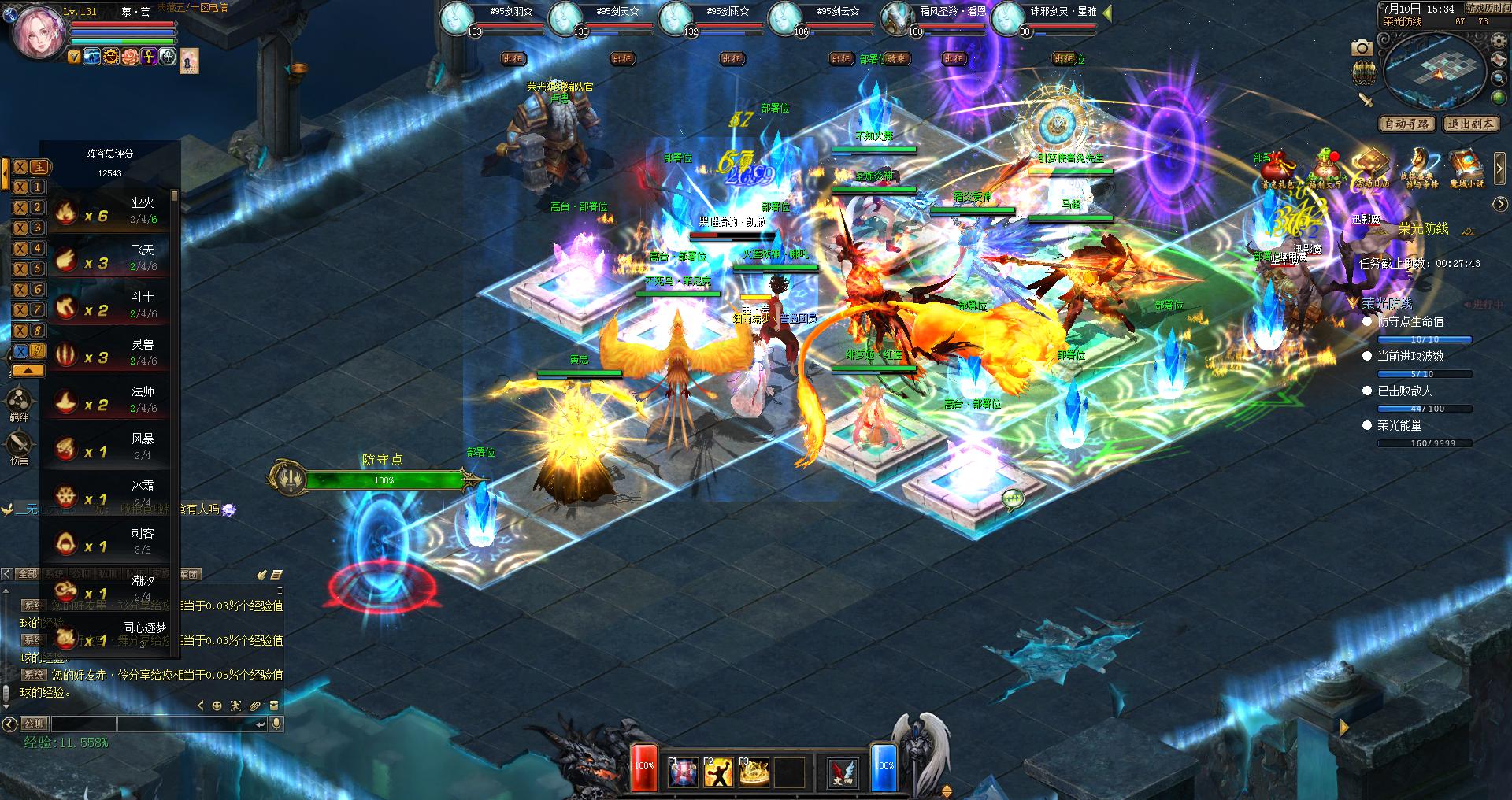This screenshot has height=800, width=1512.
Task: Open the 羁绊 bonds panel
Action: click(19, 405)
